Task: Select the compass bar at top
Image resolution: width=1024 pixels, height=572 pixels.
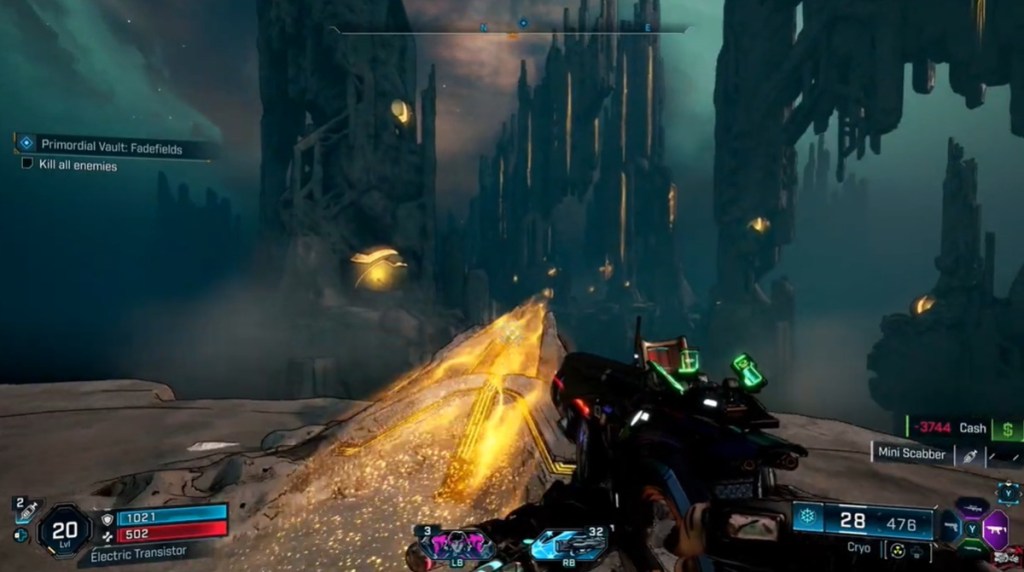Action: (x=510, y=28)
